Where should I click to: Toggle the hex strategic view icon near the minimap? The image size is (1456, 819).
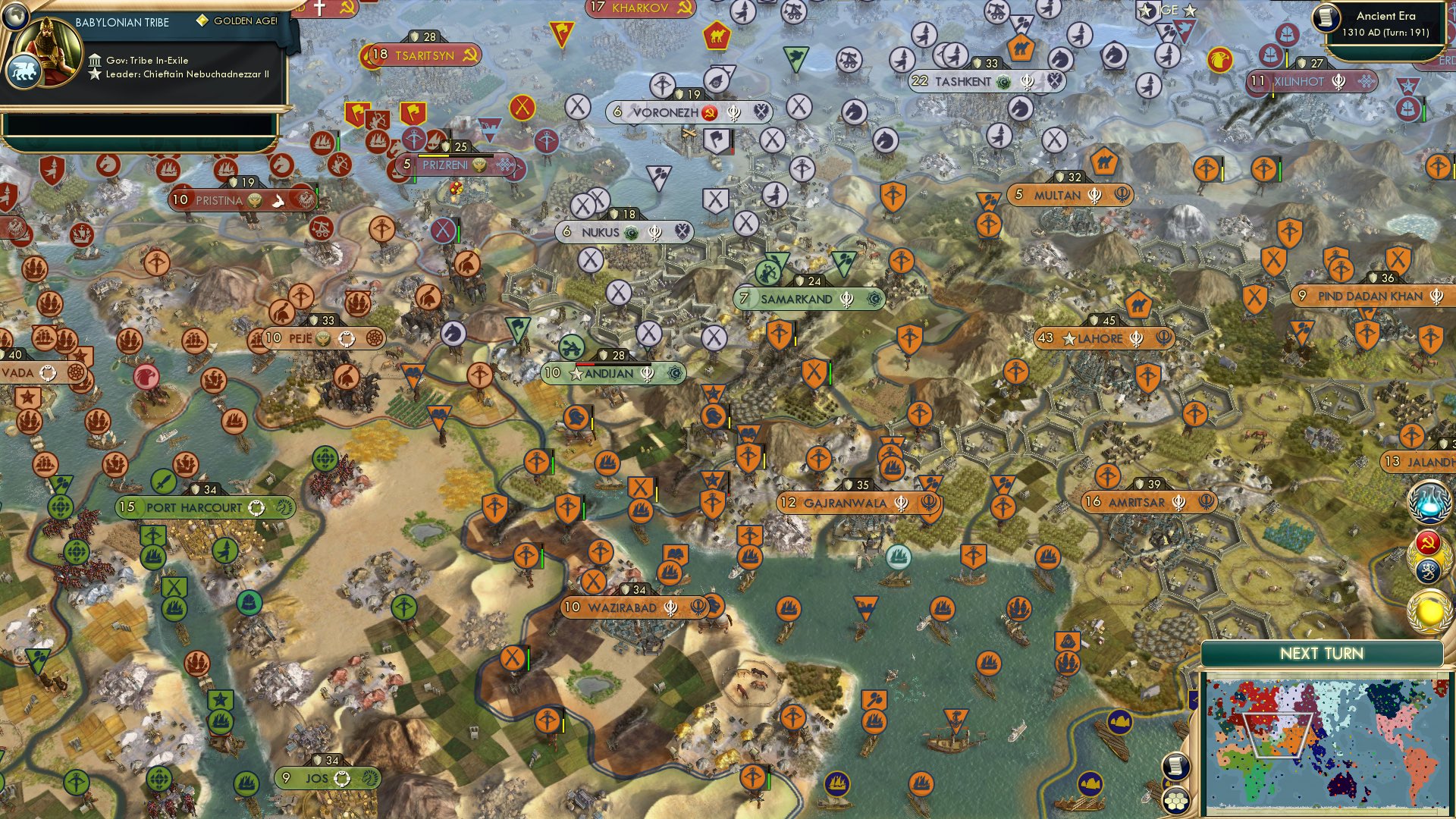[1175, 802]
